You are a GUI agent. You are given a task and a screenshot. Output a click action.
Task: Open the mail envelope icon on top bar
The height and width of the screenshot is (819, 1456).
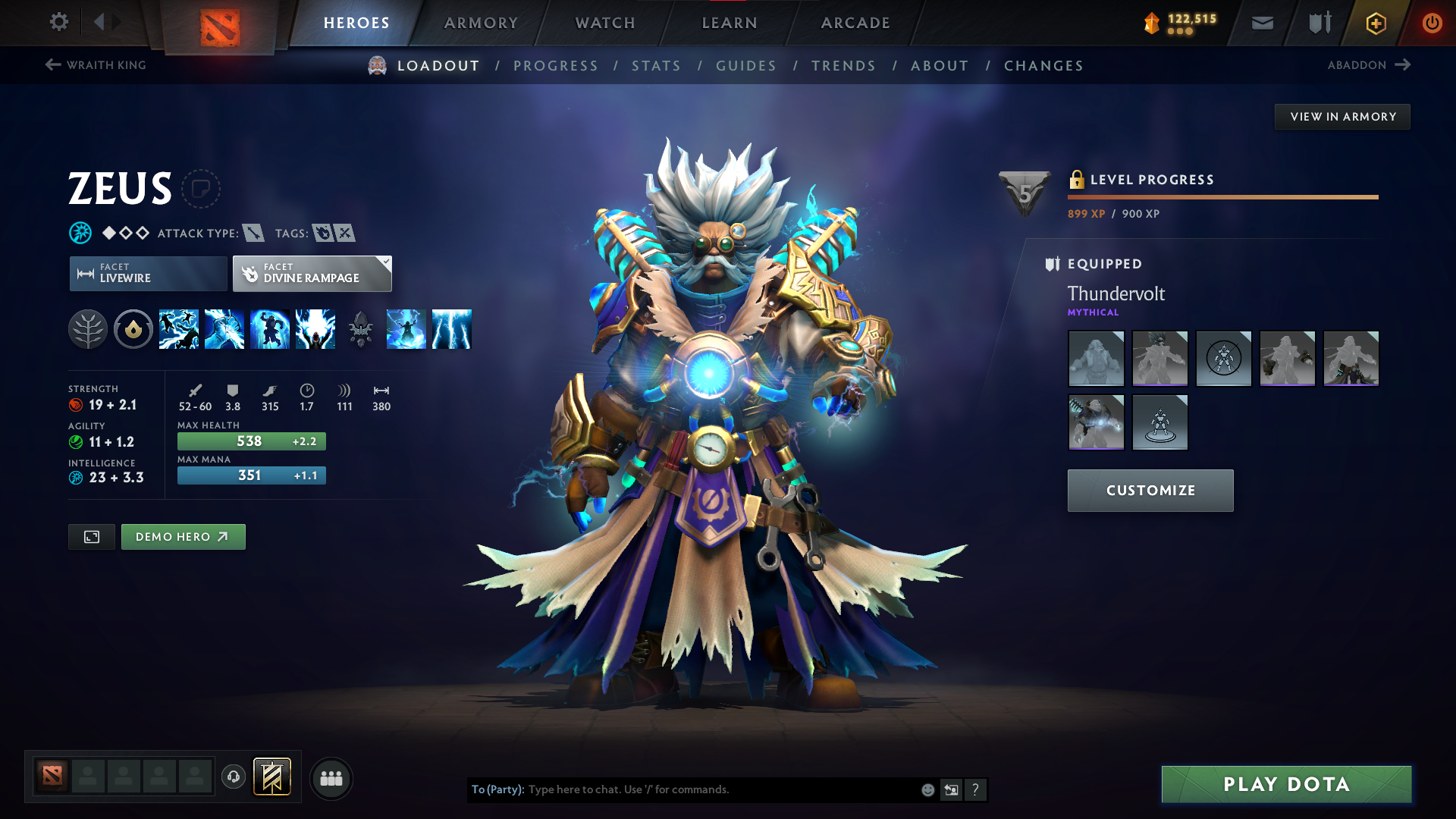[x=1261, y=23]
